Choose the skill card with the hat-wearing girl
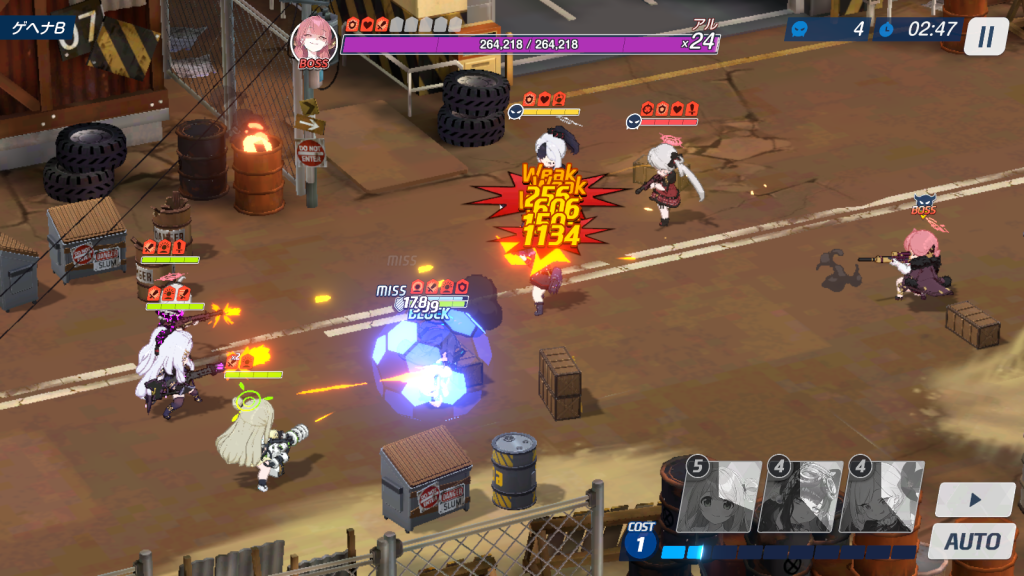 click(x=883, y=495)
